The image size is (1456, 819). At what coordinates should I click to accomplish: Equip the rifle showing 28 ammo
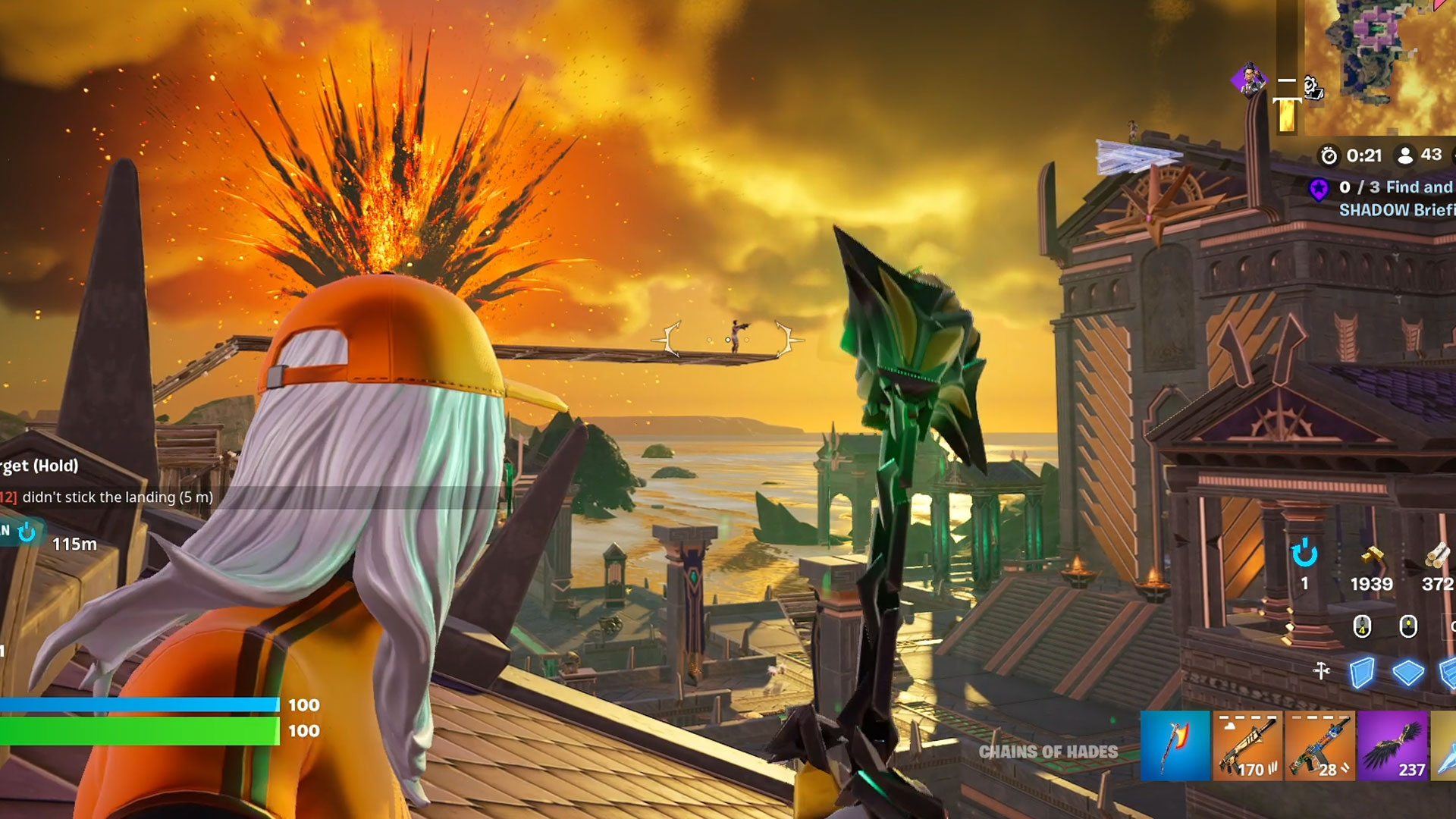point(1319,746)
